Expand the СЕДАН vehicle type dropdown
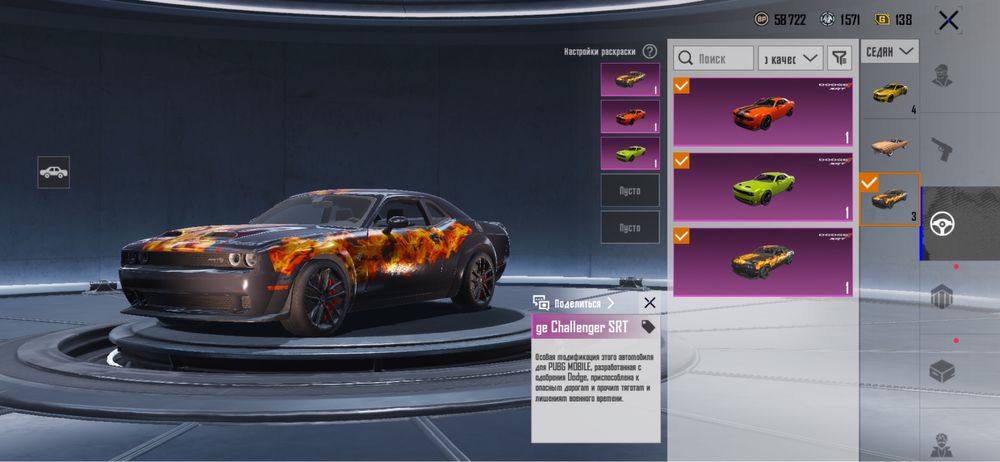Screen dimensions: 1000x462 pos(889,51)
